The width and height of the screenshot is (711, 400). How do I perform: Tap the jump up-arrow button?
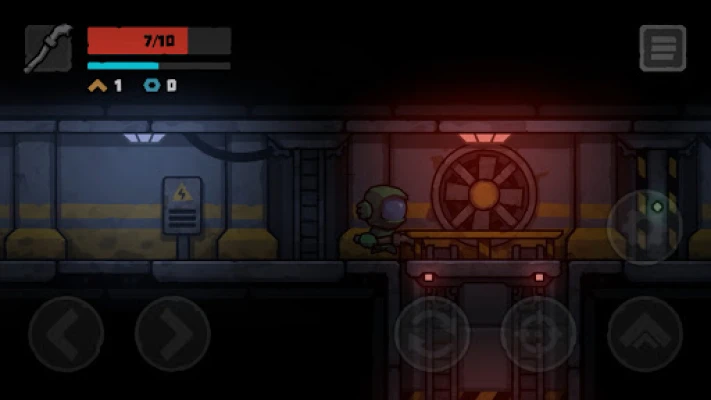(x=645, y=334)
